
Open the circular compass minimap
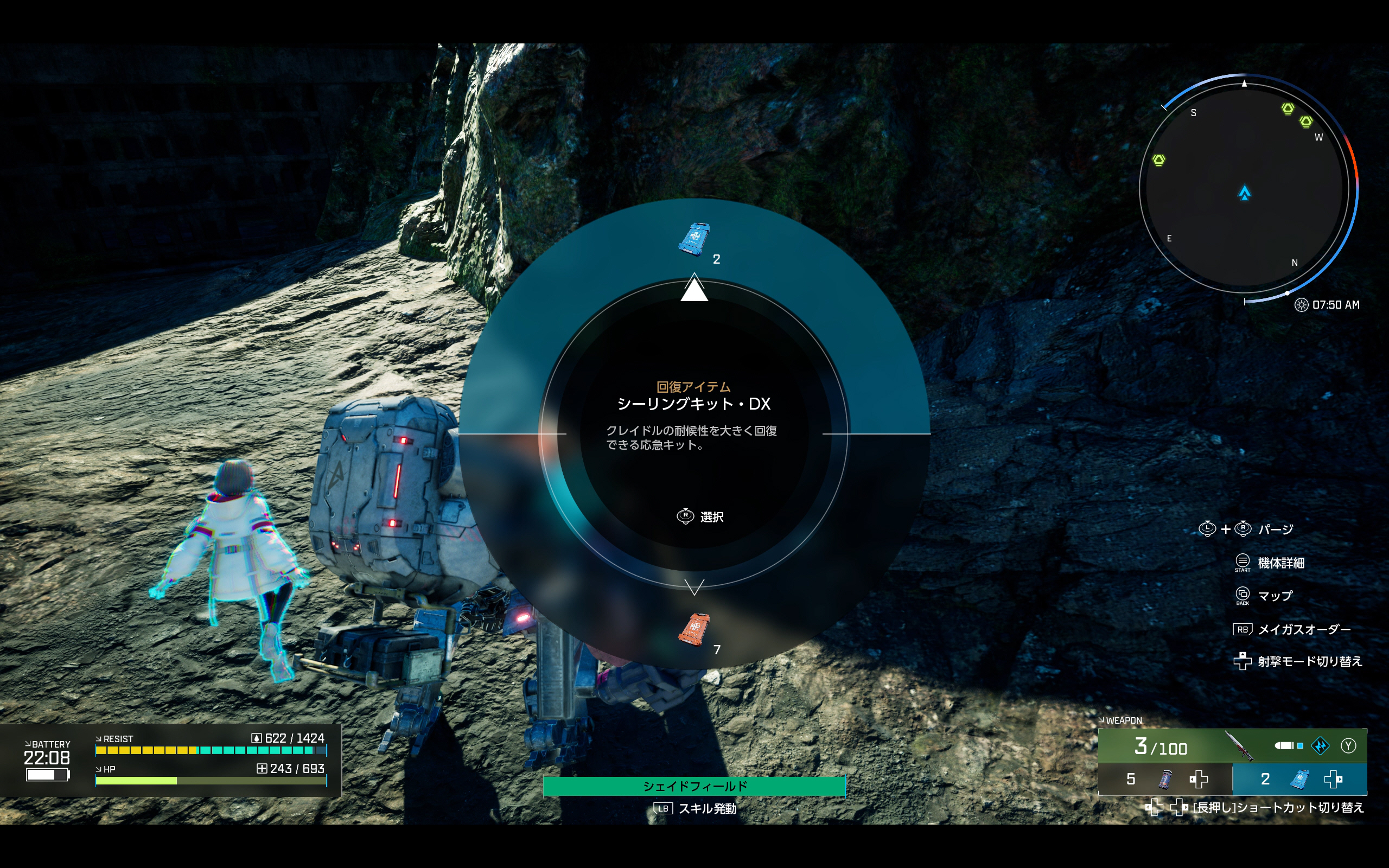click(x=1244, y=188)
